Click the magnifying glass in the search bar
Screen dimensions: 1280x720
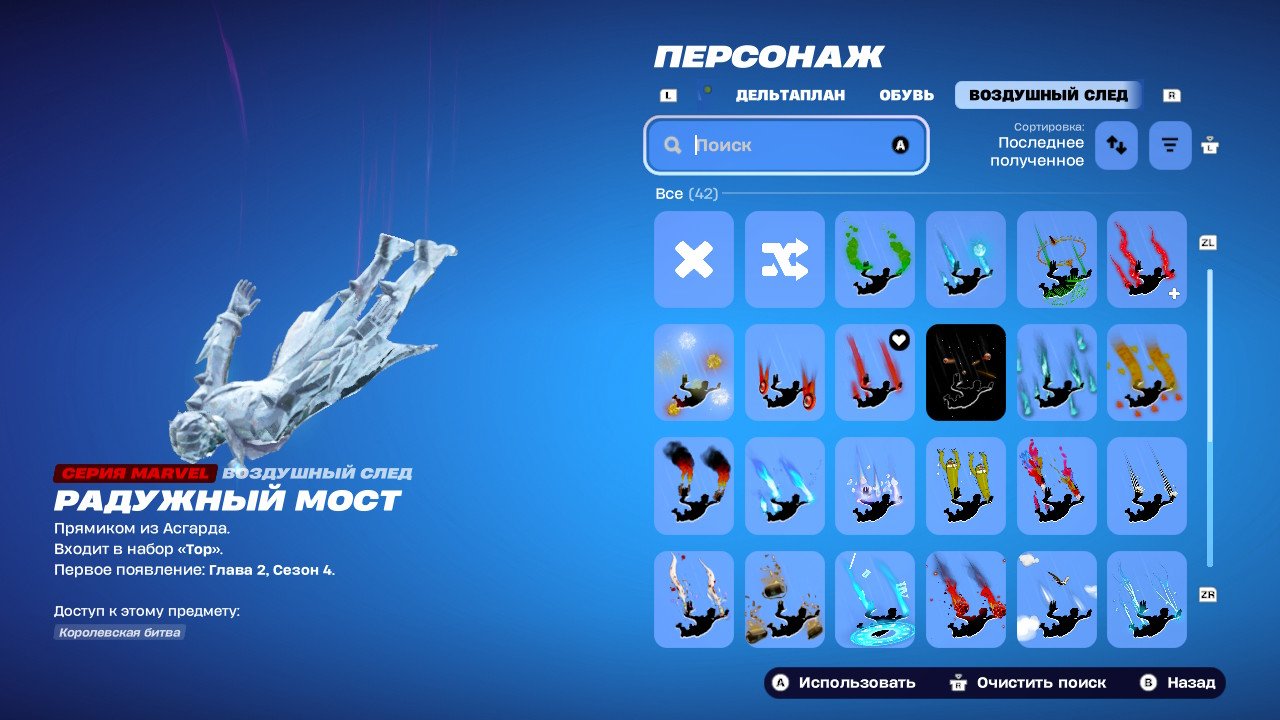coord(672,145)
